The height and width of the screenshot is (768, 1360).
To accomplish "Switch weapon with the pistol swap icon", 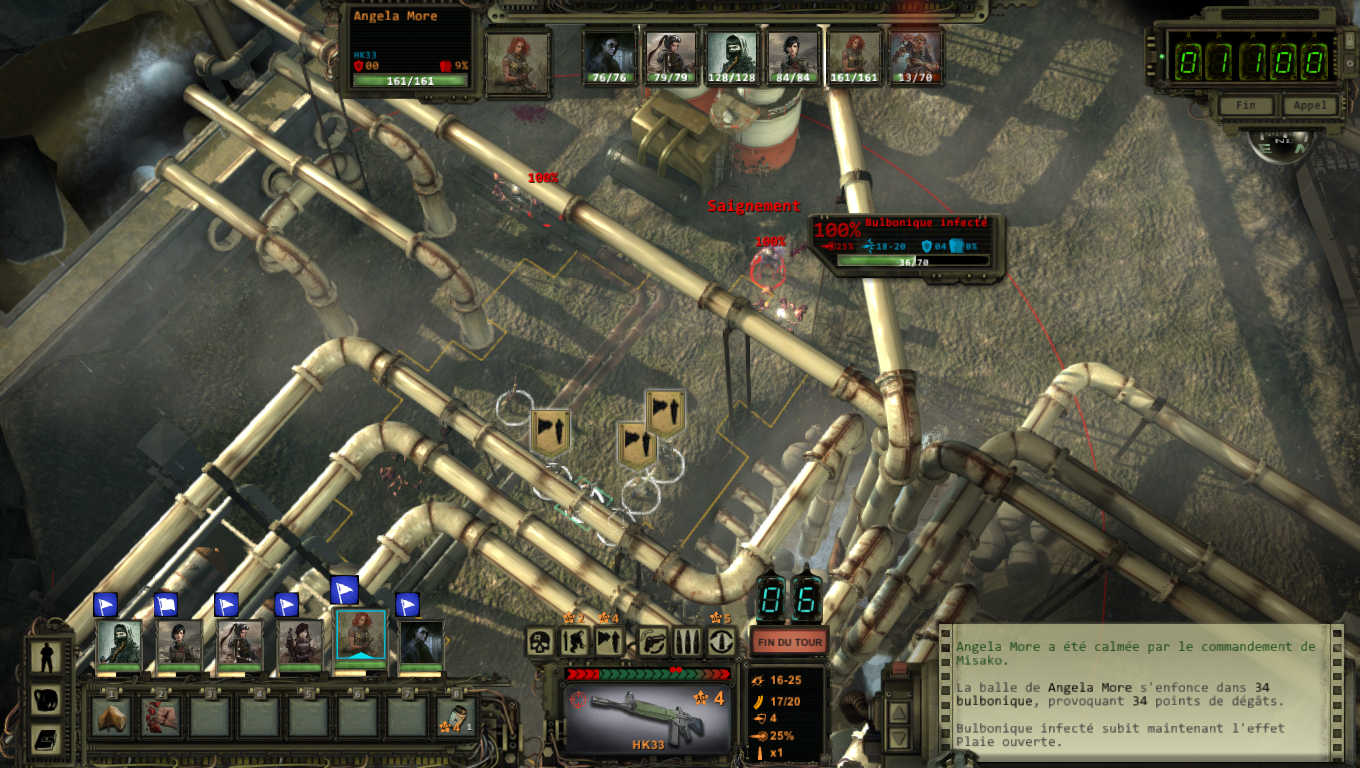I will pos(653,641).
